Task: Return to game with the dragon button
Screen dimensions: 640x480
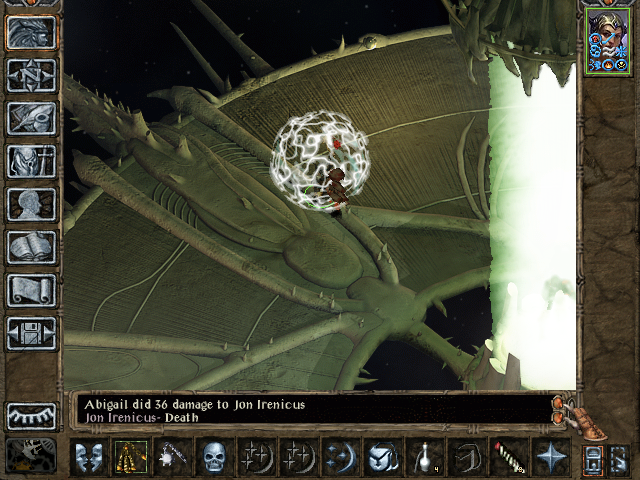Action: [x=31, y=32]
